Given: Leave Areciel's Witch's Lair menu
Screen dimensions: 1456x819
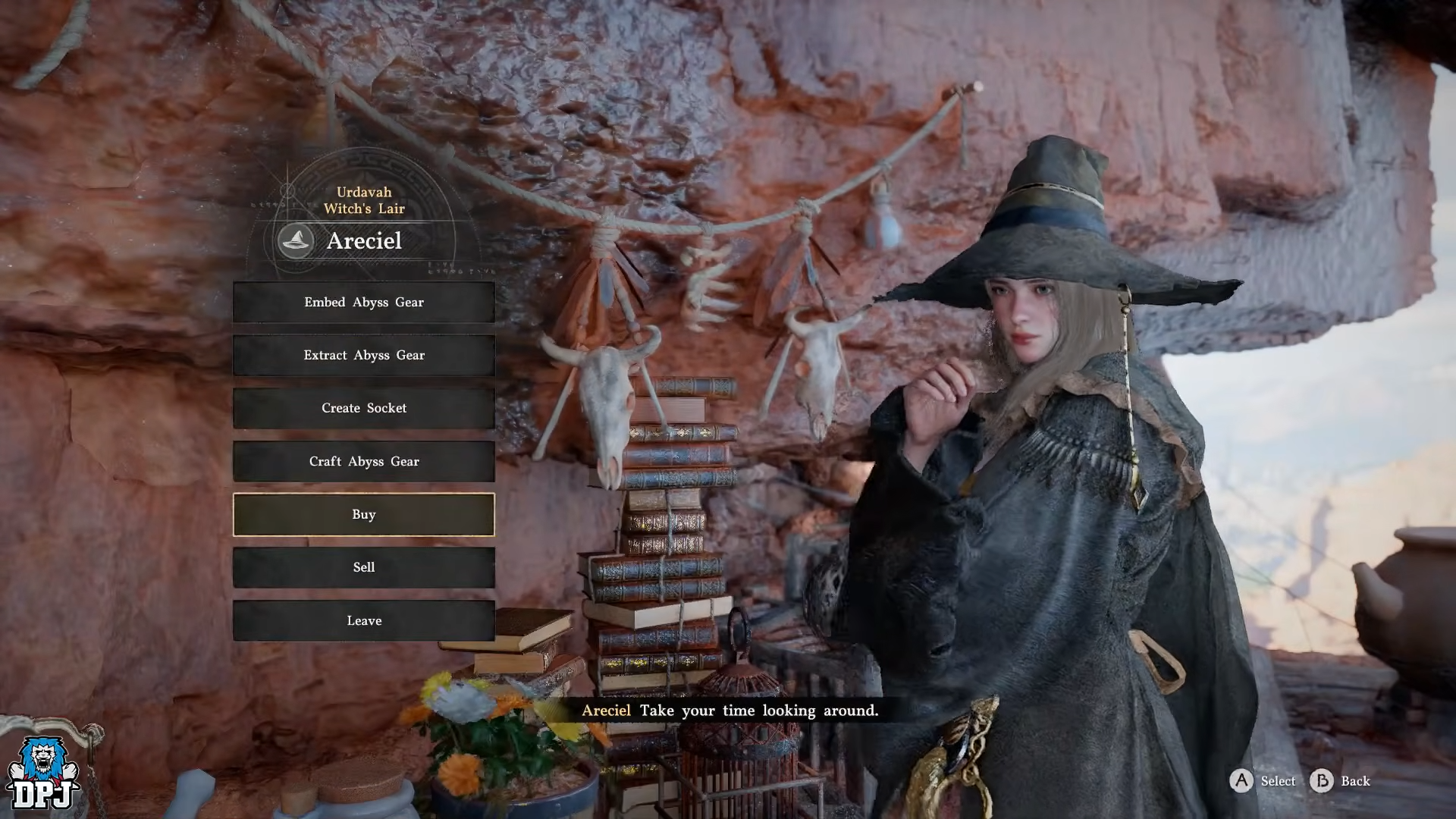Looking at the screenshot, I should click(364, 620).
